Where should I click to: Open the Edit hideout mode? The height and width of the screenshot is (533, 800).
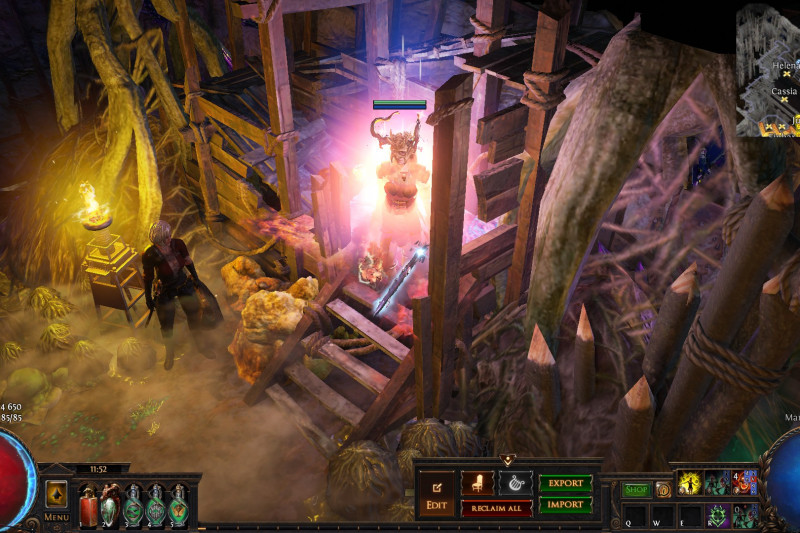(436, 493)
